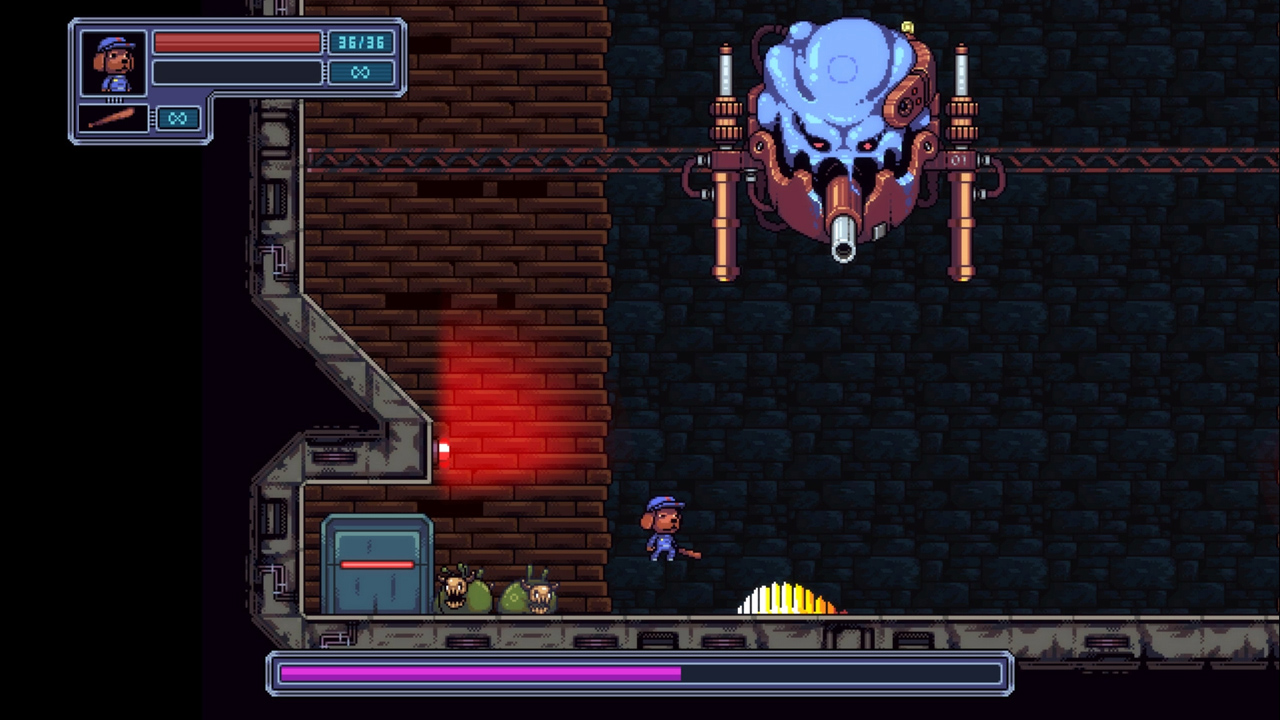1280x720 pixels.
Task: Click the dog character portrait
Action: 112,63
